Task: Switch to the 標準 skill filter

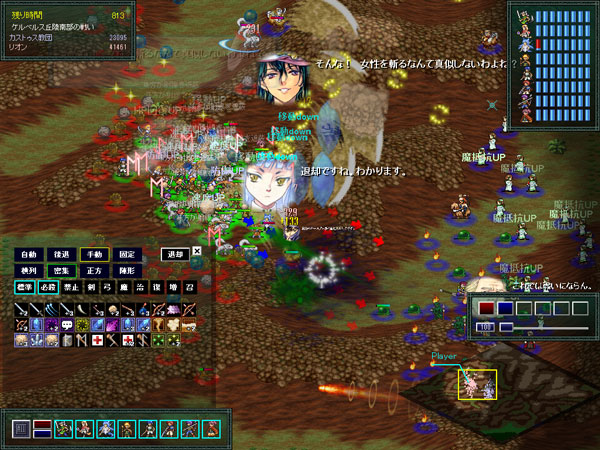Action: (23, 287)
